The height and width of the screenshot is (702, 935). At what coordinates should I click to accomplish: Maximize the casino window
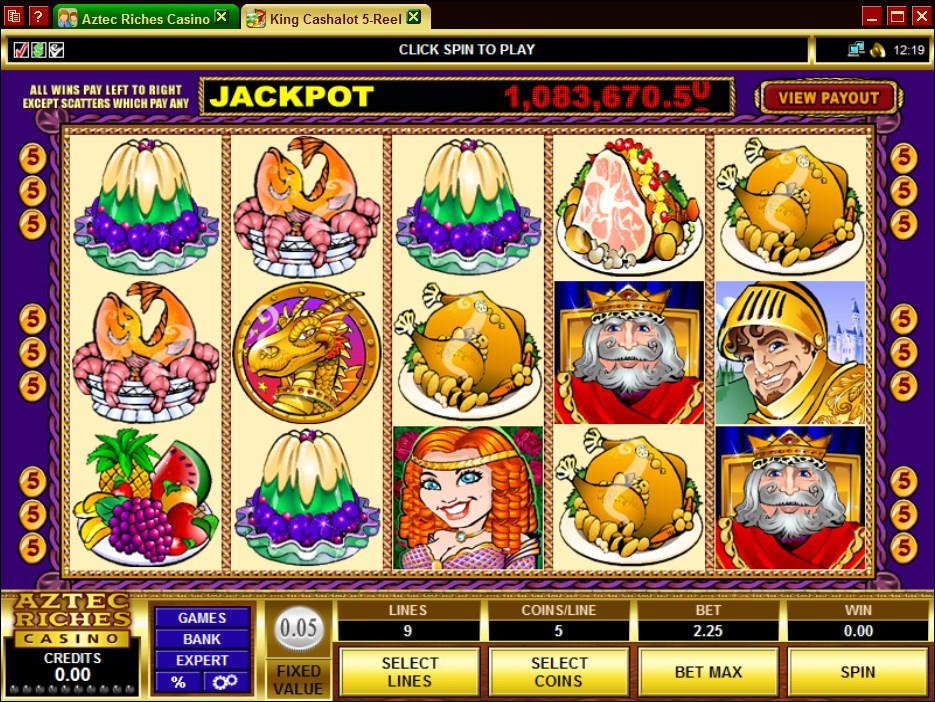click(896, 16)
